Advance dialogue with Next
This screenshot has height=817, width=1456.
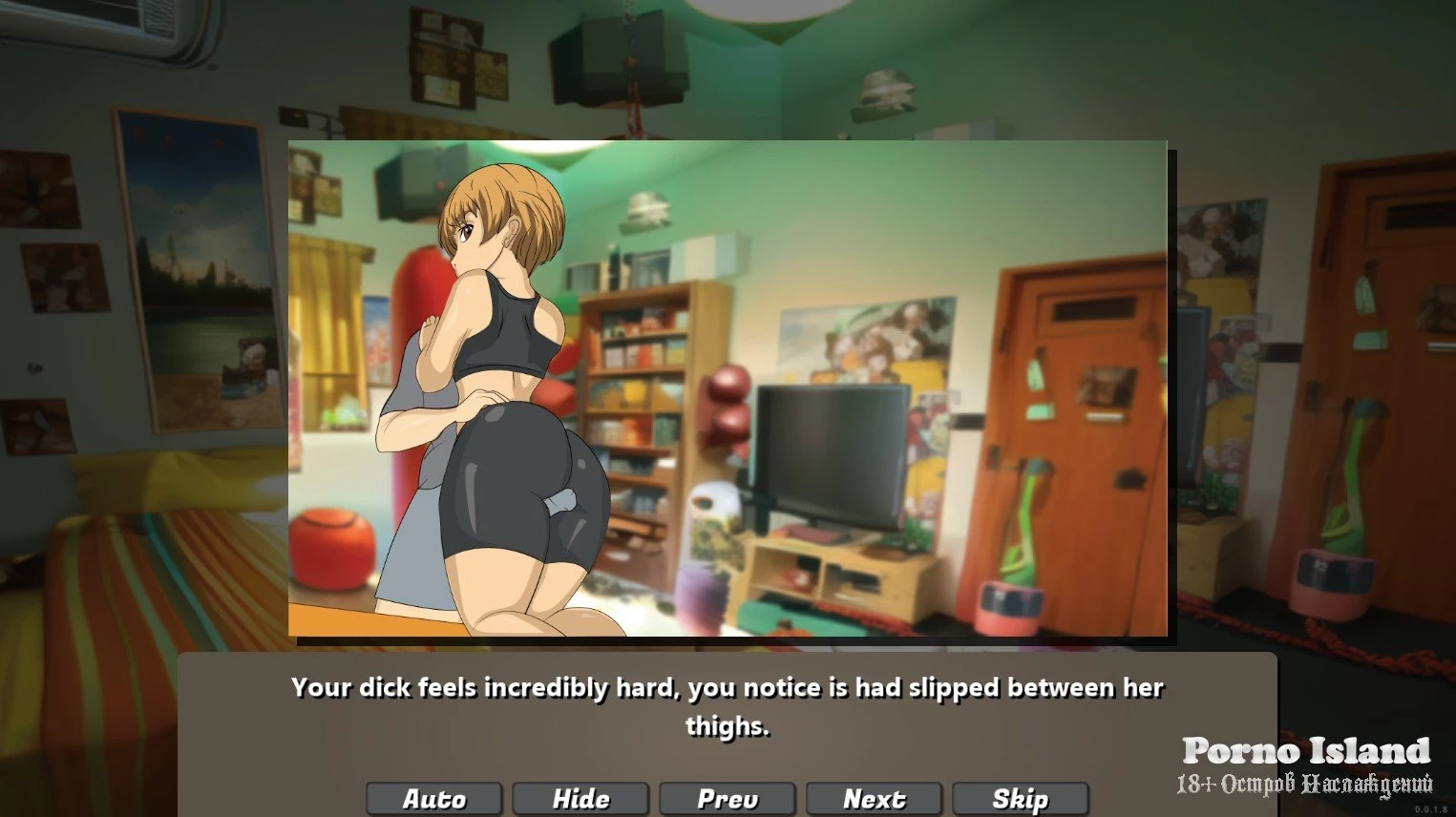874,799
